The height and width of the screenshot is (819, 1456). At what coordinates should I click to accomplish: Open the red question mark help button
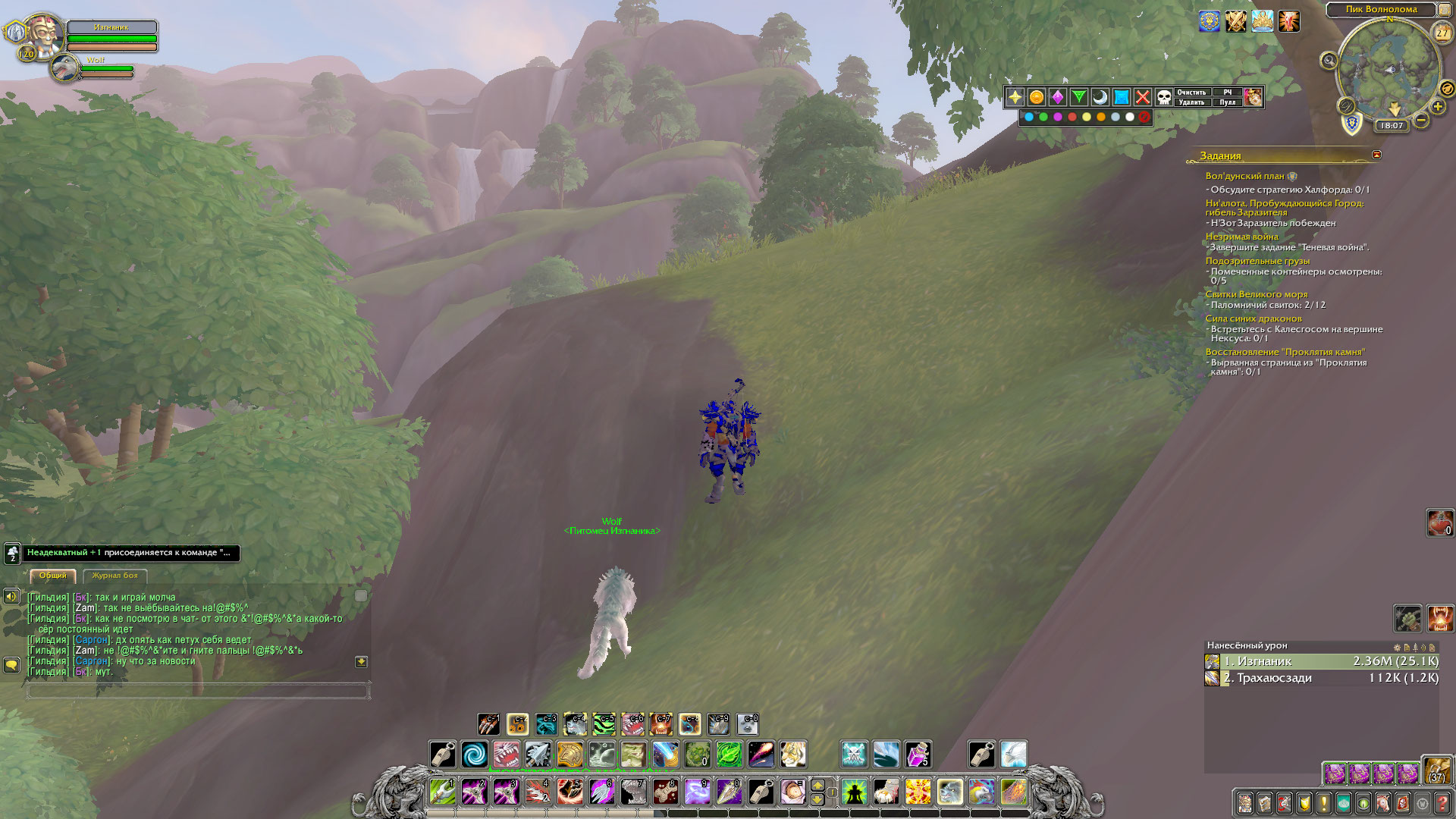pos(1442,803)
